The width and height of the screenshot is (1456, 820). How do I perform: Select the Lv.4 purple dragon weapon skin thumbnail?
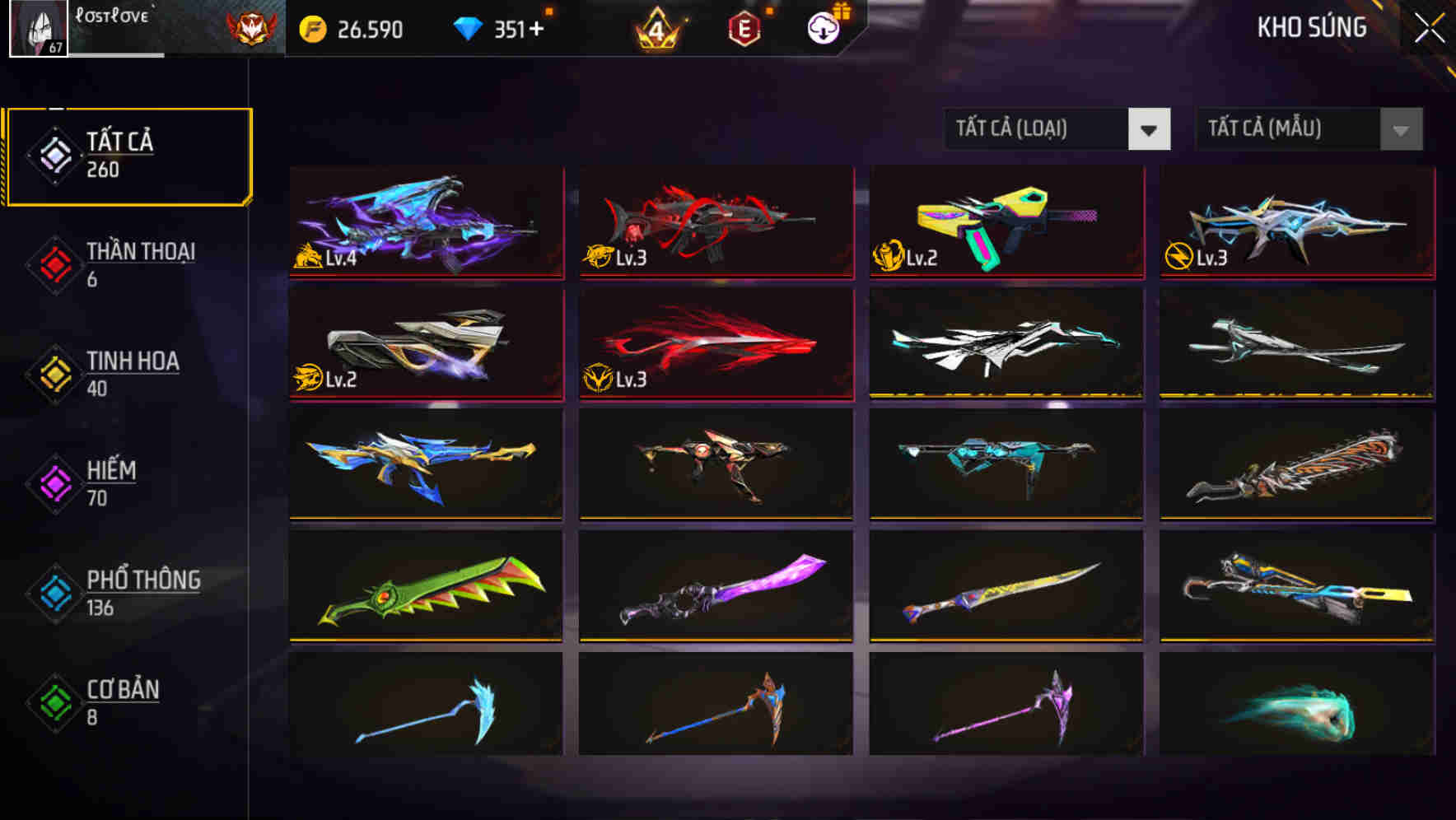click(425, 224)
